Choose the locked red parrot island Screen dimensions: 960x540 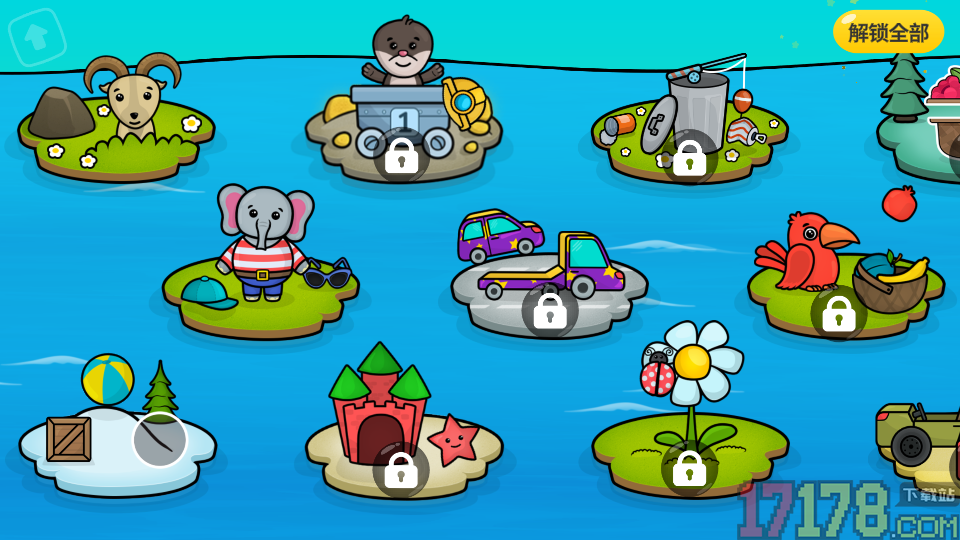[x=838, y=313]
